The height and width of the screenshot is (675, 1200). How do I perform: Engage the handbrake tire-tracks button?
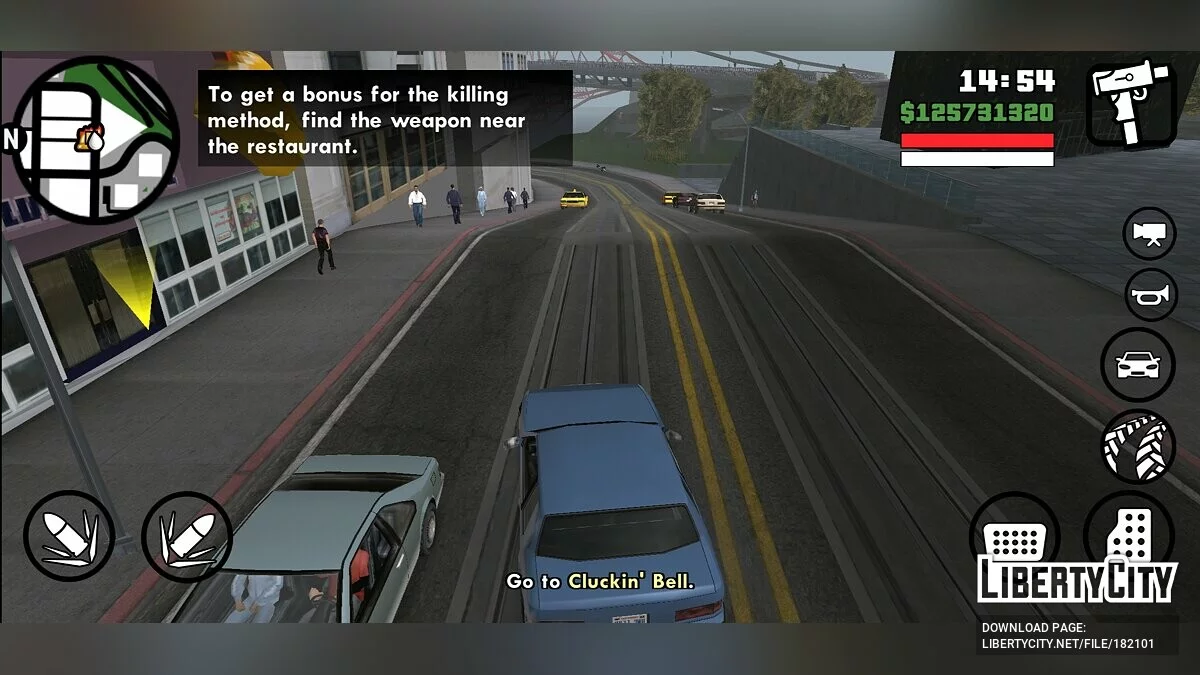coord(1138,446)
